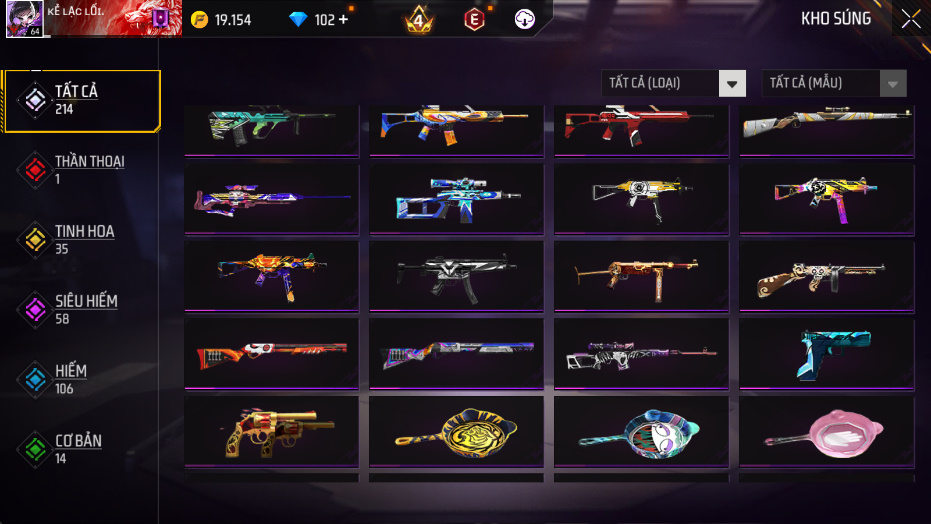
Task: Open the Tất Cả (Loại) dropdown
Action: (673, 83)
